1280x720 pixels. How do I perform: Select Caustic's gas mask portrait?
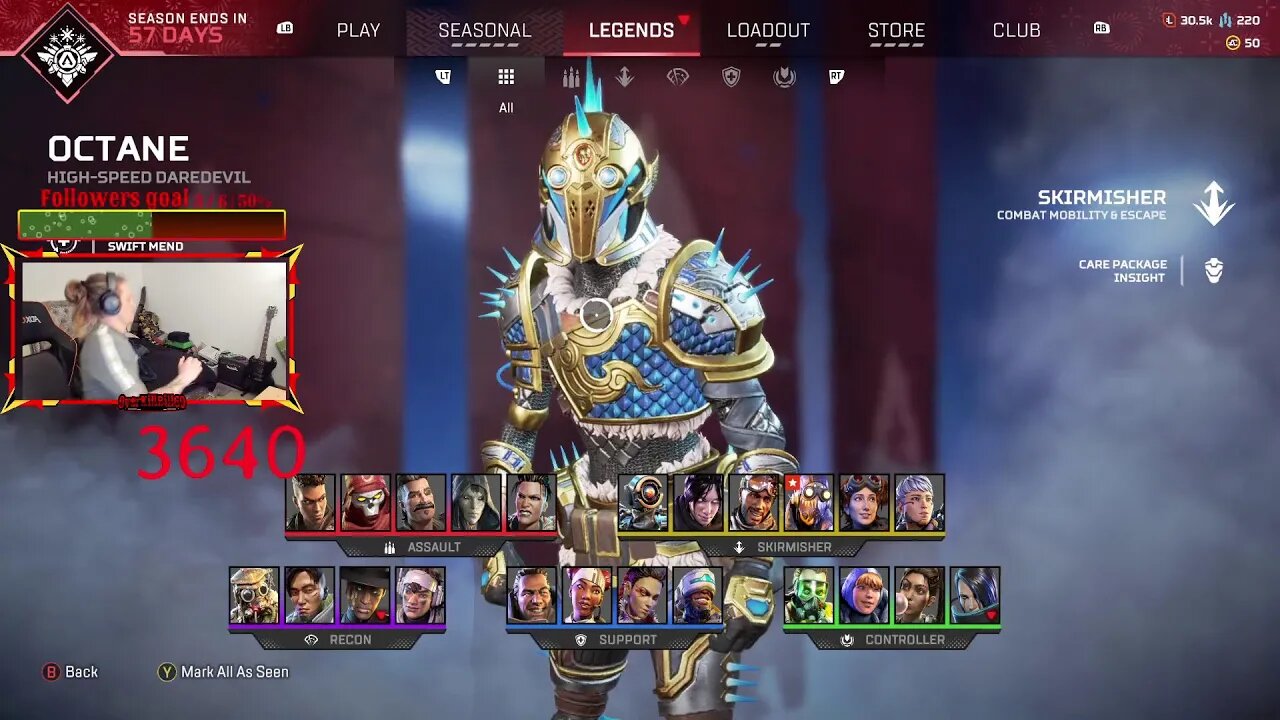coord(808,596)
